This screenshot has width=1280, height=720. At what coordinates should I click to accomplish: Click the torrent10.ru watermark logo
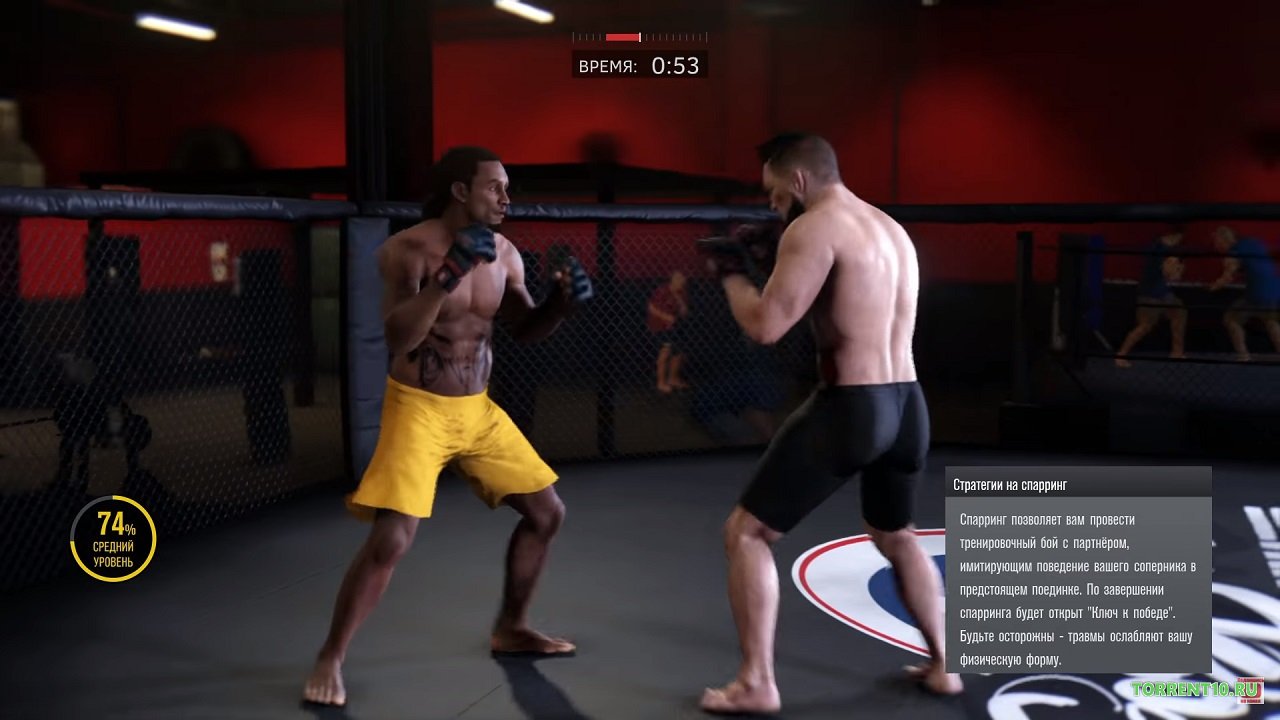tap(1196, 689)
